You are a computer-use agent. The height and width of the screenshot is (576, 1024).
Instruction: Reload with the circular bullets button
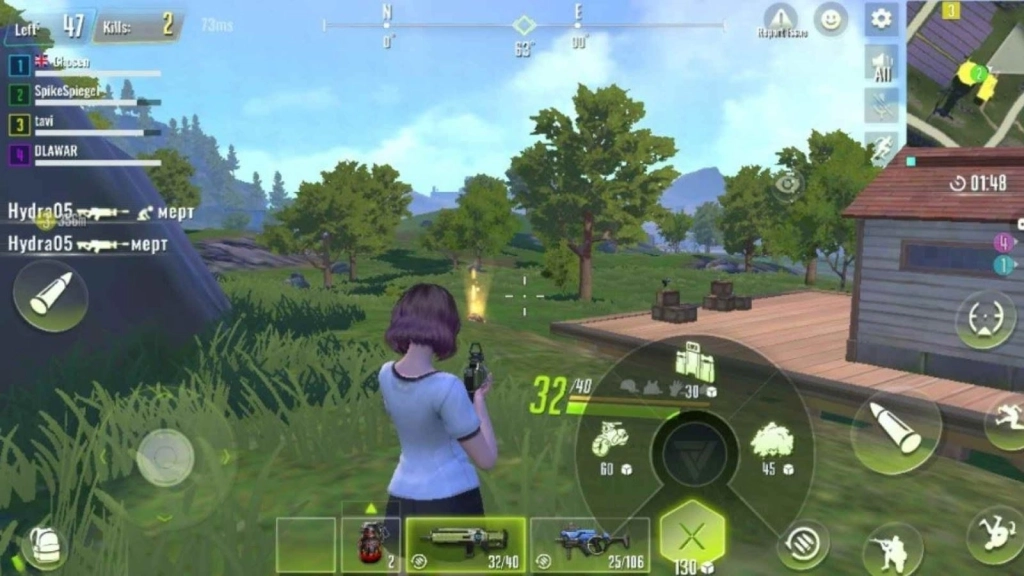click(803, 543)
